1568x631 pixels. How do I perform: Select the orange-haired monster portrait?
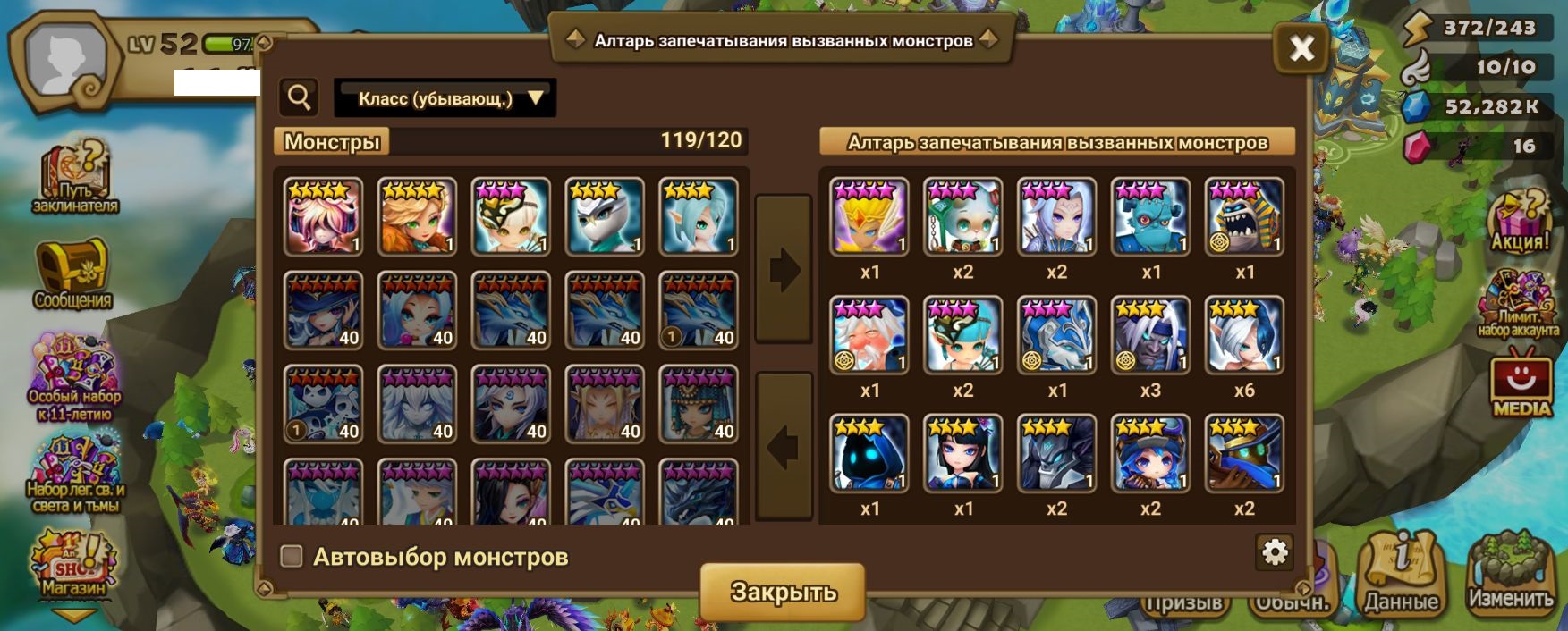(x=417, y=217)
